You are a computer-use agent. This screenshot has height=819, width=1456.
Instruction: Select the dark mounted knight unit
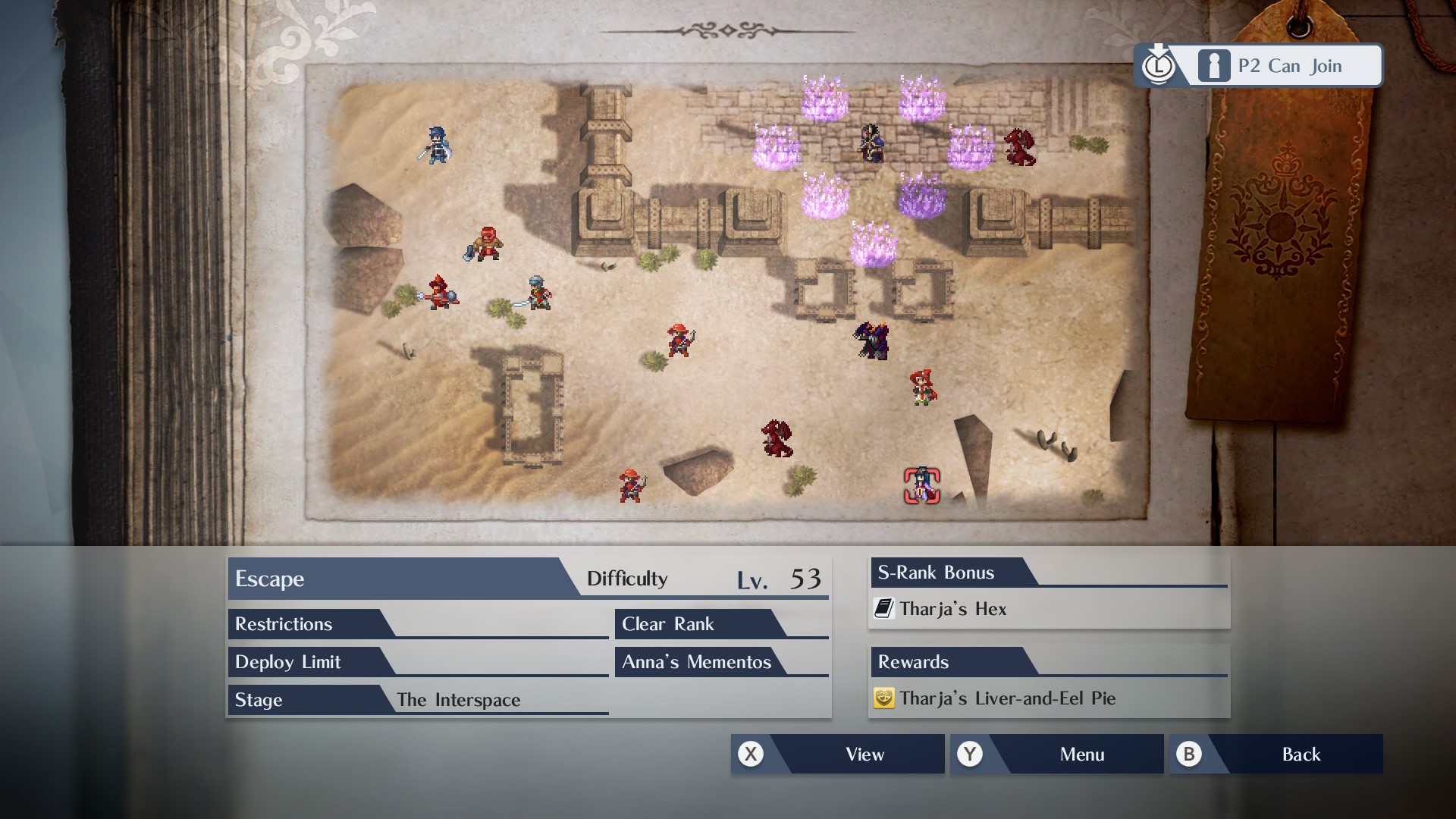pyautogui.click(x=872, y=340)
